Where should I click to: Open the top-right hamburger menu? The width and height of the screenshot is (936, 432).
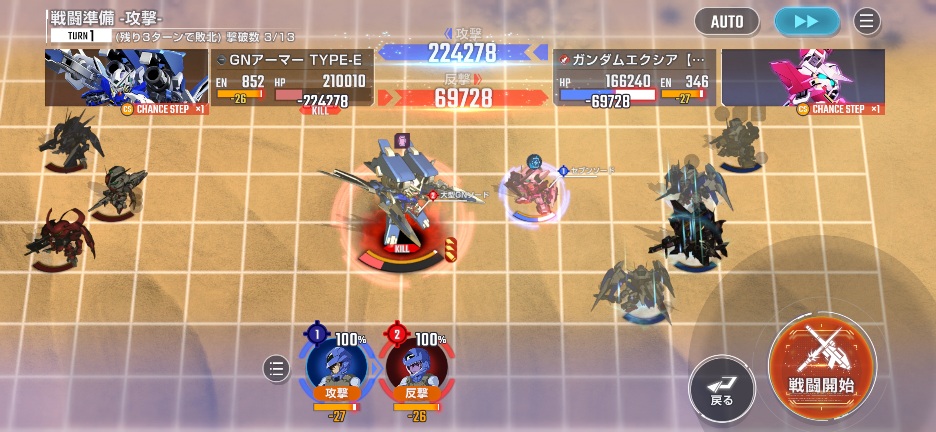point(866,20)
